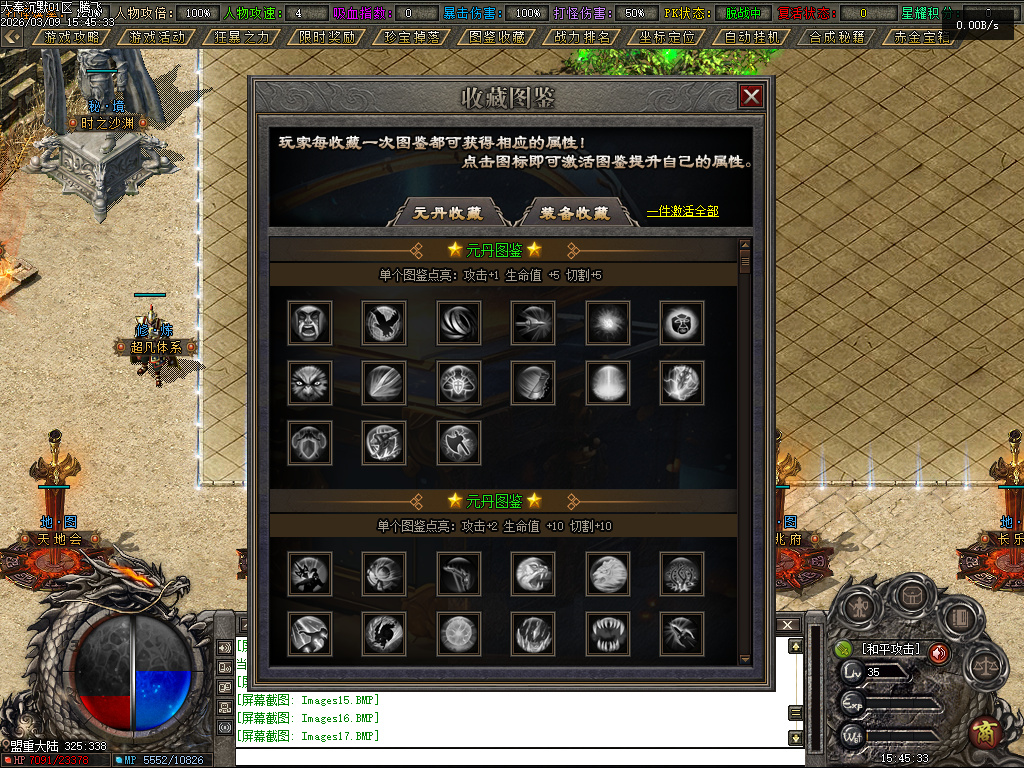
Task: Open the 游戏活动 events menu
Action: point(157,37)
